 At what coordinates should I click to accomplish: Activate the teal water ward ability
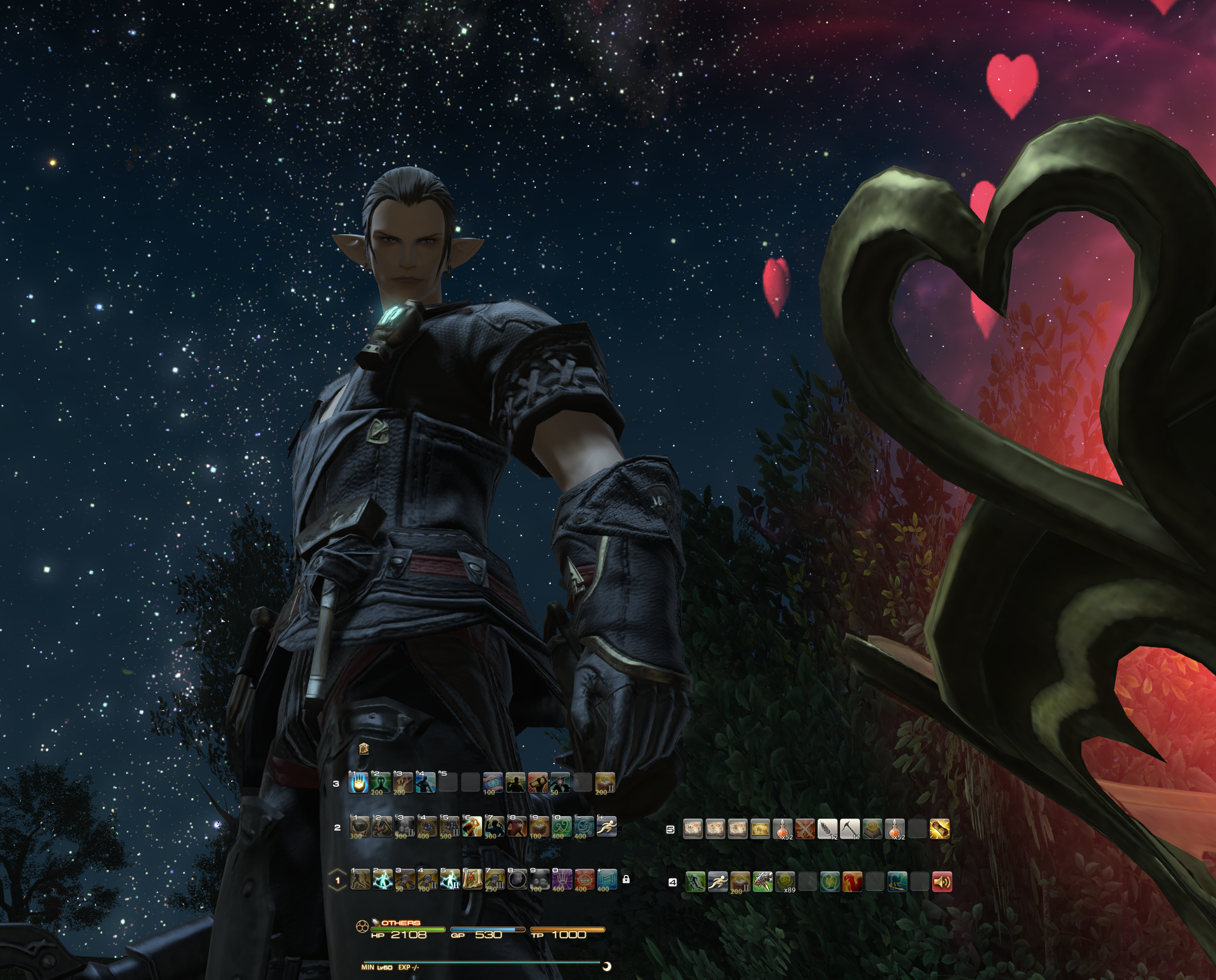click(x=607, y=879)
